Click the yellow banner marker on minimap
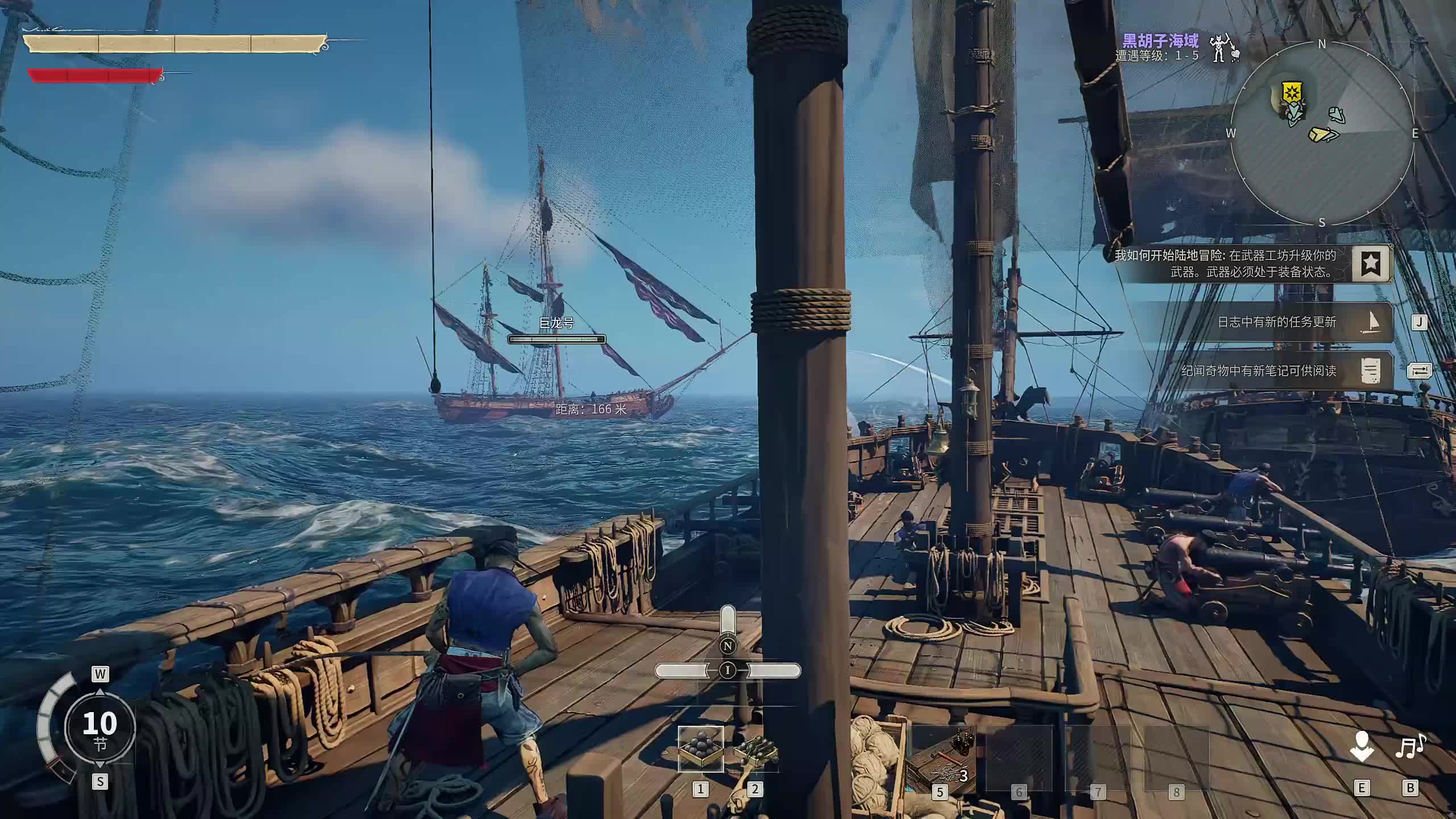The image size is (1456, 819). (1292, 92)
